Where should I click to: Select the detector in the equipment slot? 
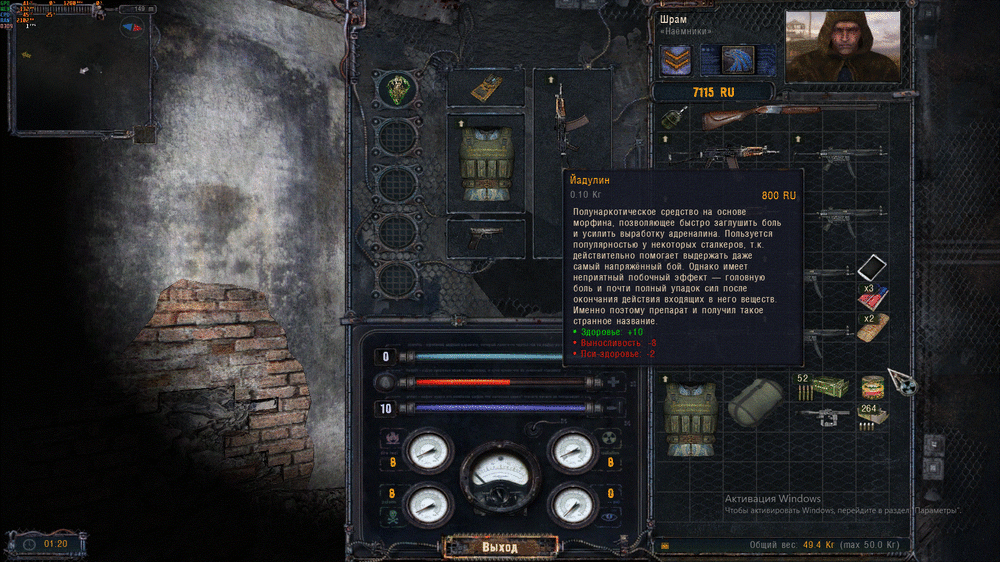486,87
